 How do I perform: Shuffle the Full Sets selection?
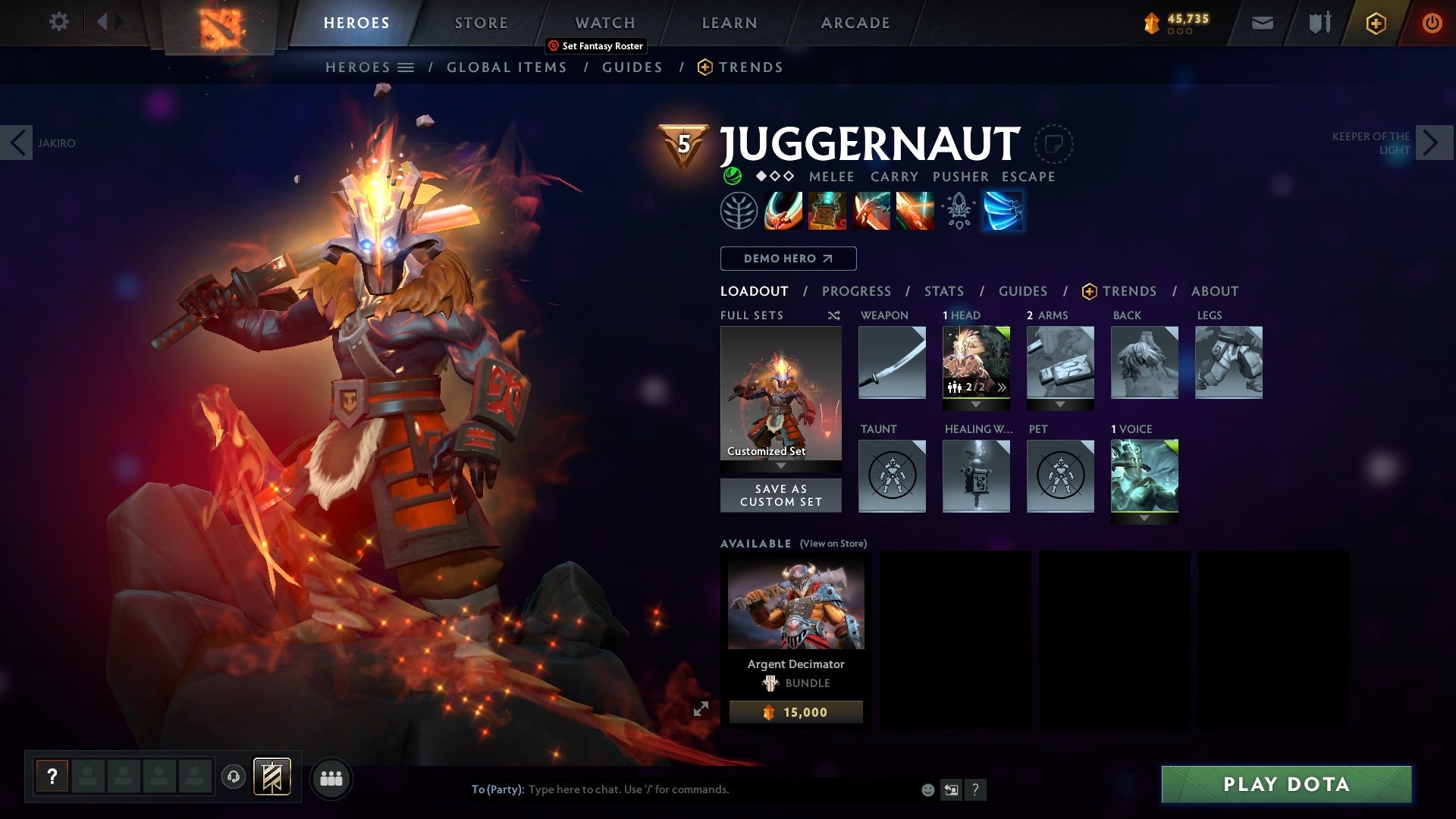[834, 315]
